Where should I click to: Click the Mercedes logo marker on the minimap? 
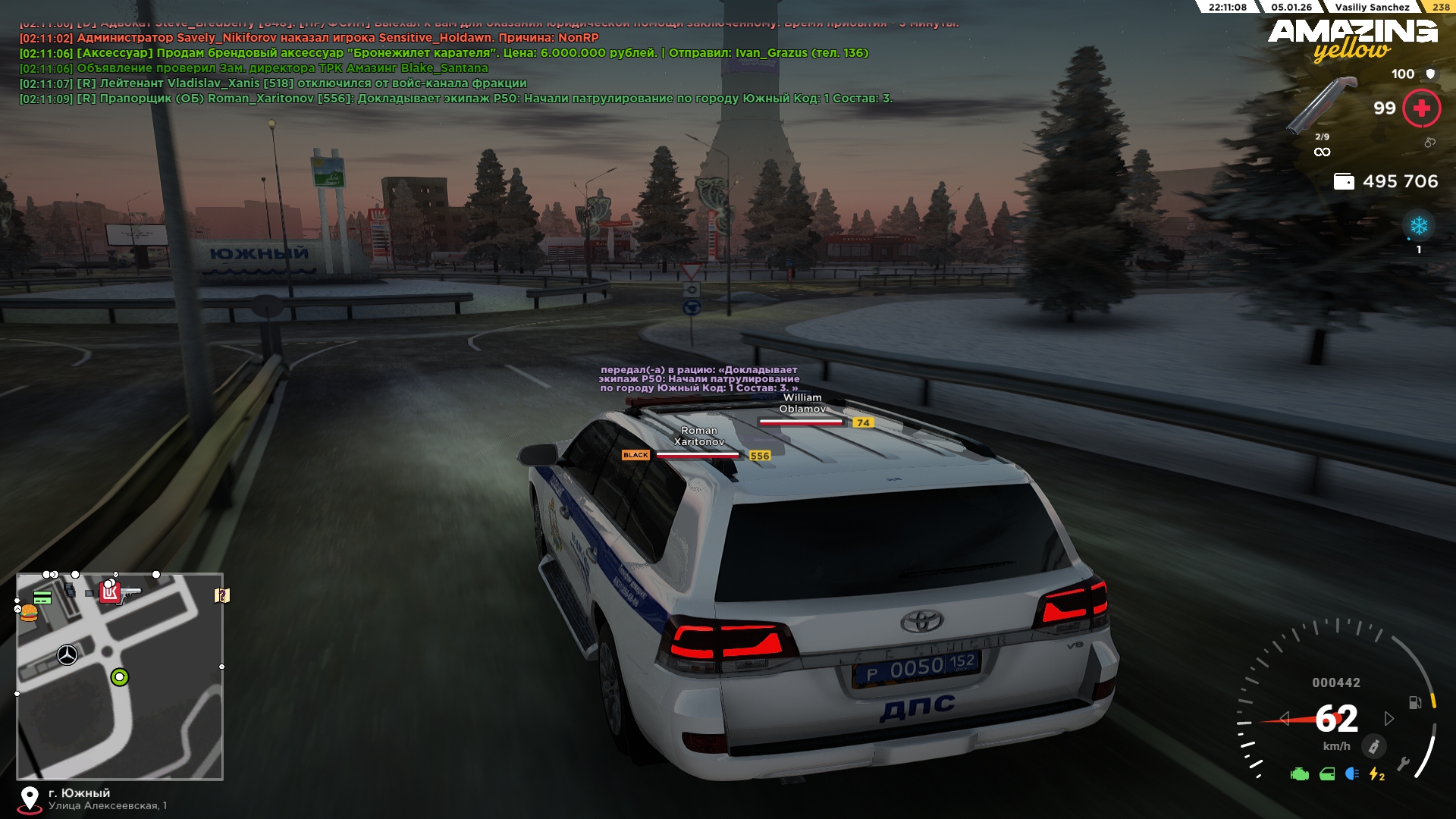click(67, 654)
